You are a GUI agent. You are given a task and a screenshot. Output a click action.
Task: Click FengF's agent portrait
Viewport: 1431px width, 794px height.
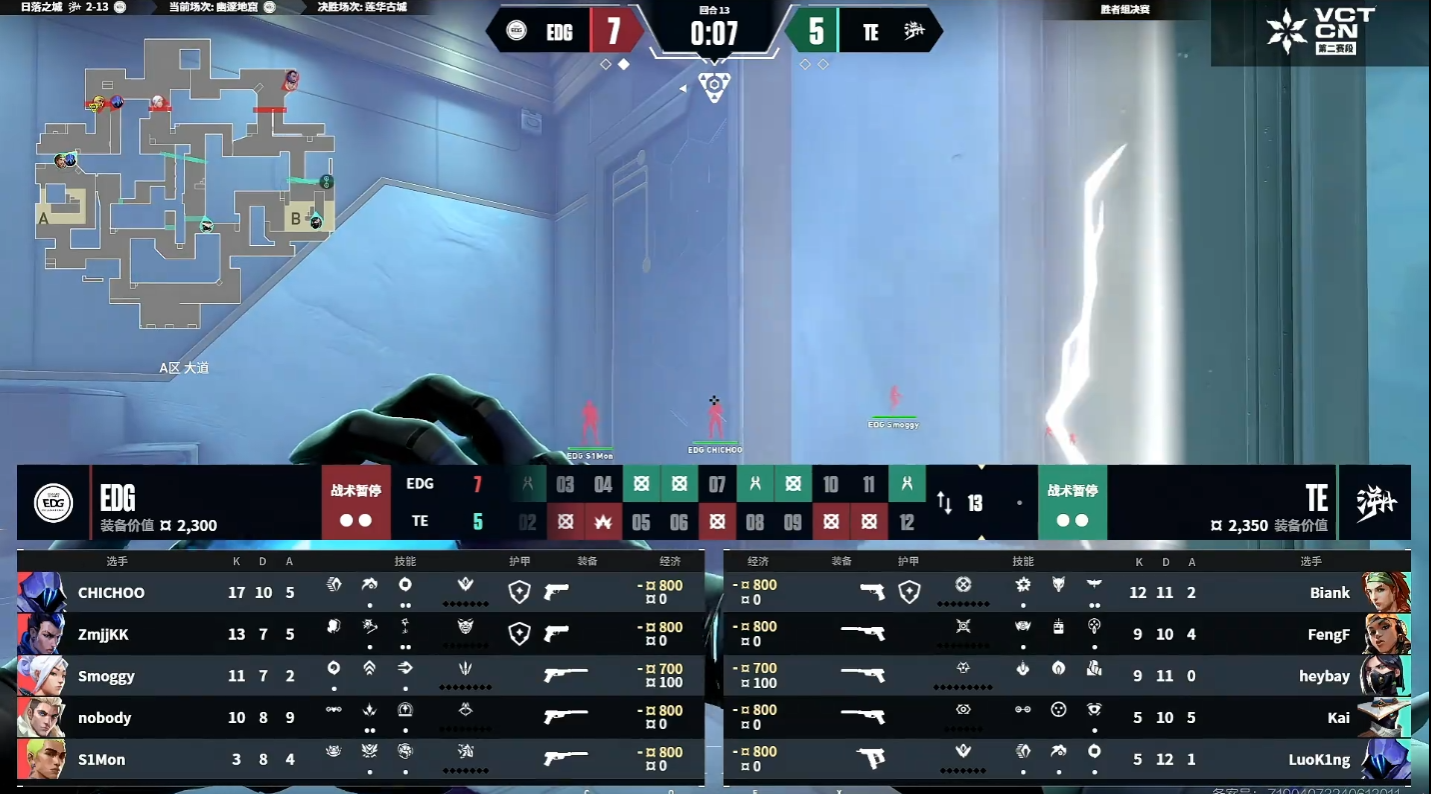(x=1386, y=634)
